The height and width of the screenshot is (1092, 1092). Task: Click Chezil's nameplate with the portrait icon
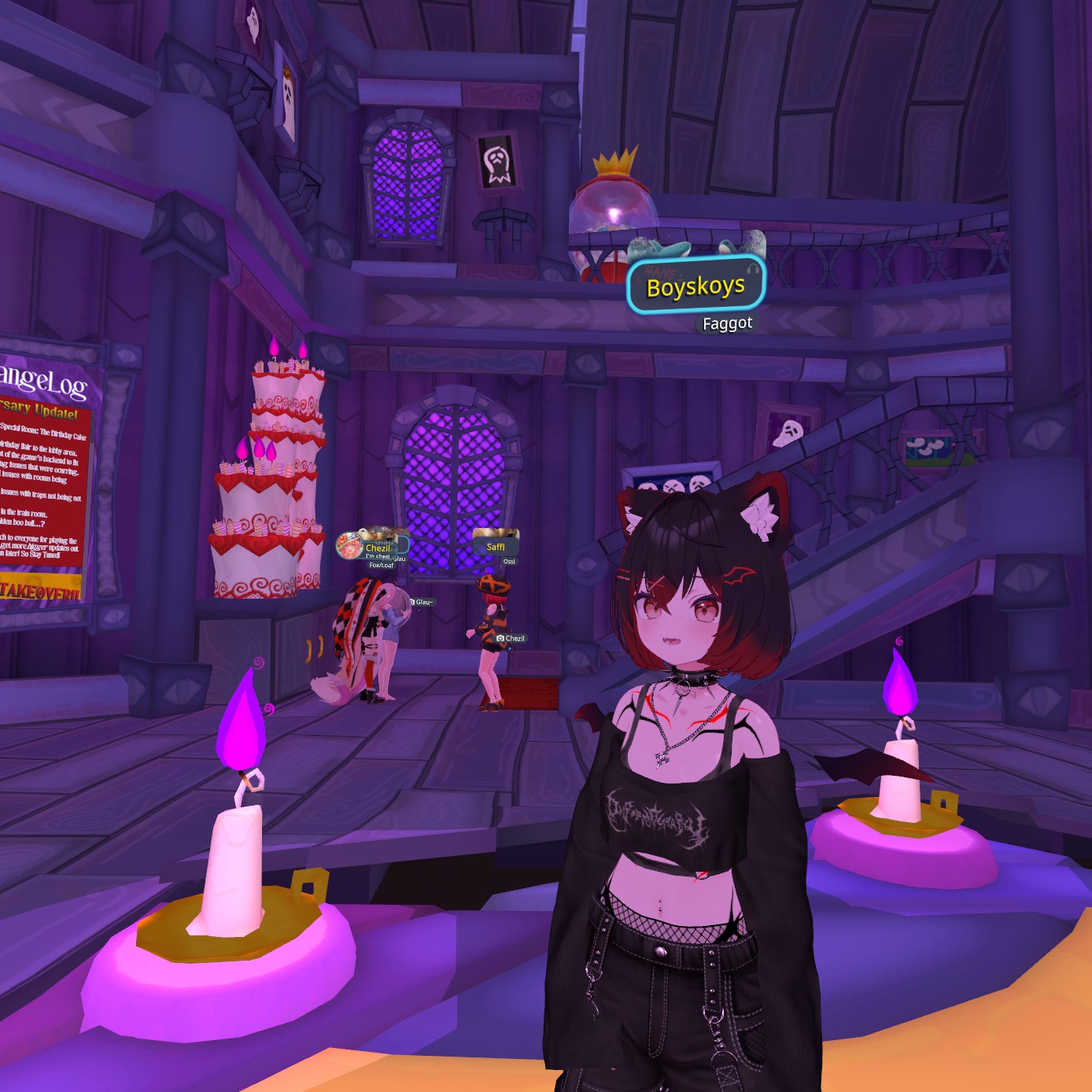tap(374, 547)
